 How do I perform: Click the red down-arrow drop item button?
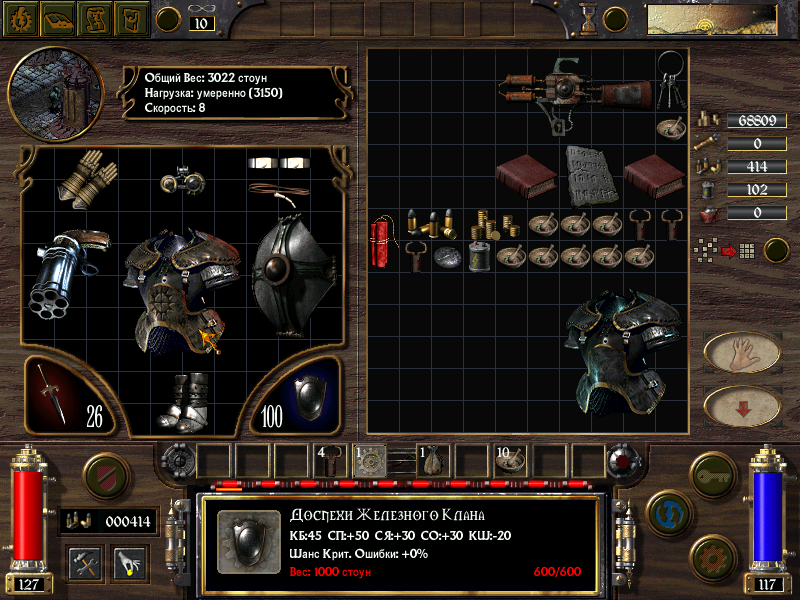tap(742, 406)
